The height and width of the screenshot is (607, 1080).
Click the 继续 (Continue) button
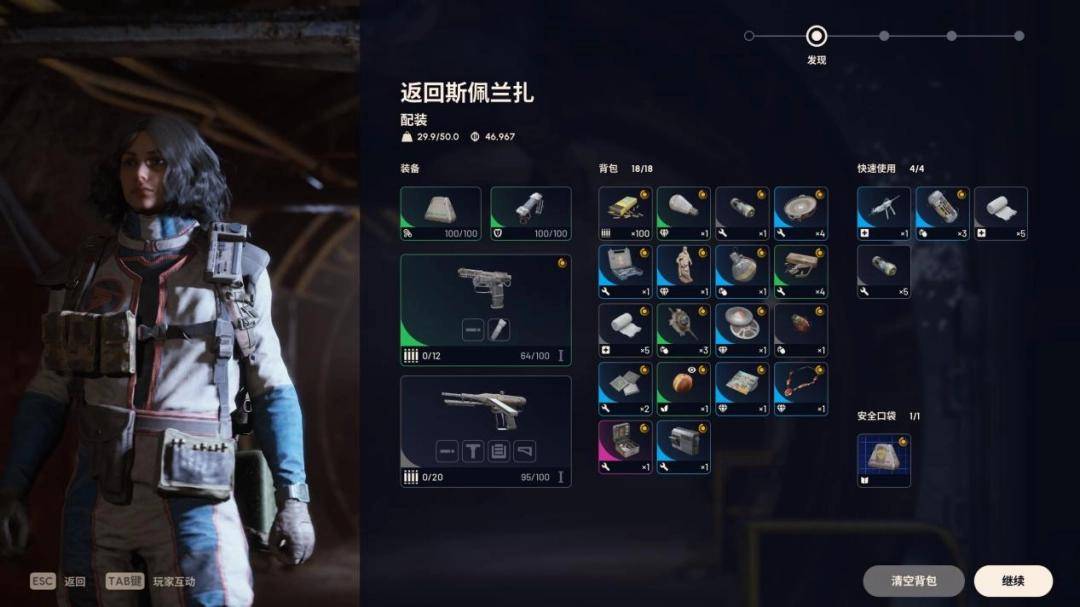point(1013,581)
